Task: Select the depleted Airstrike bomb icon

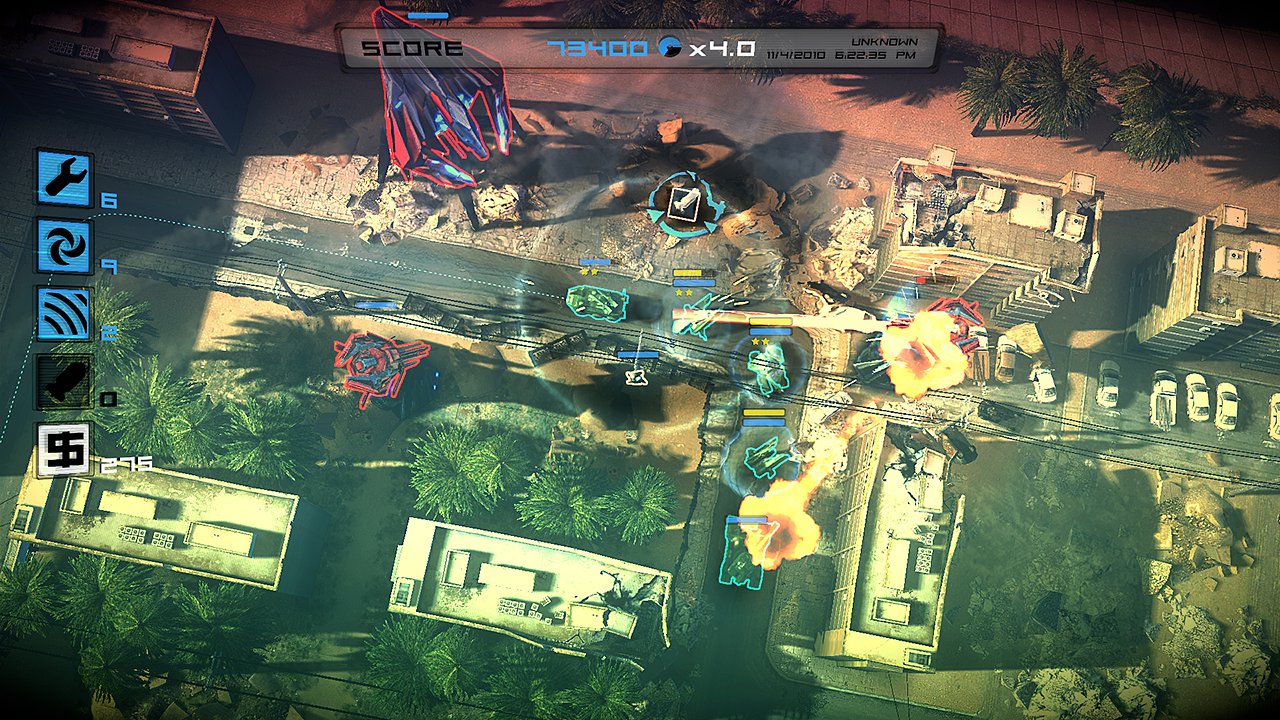Action: coord(65,382)
